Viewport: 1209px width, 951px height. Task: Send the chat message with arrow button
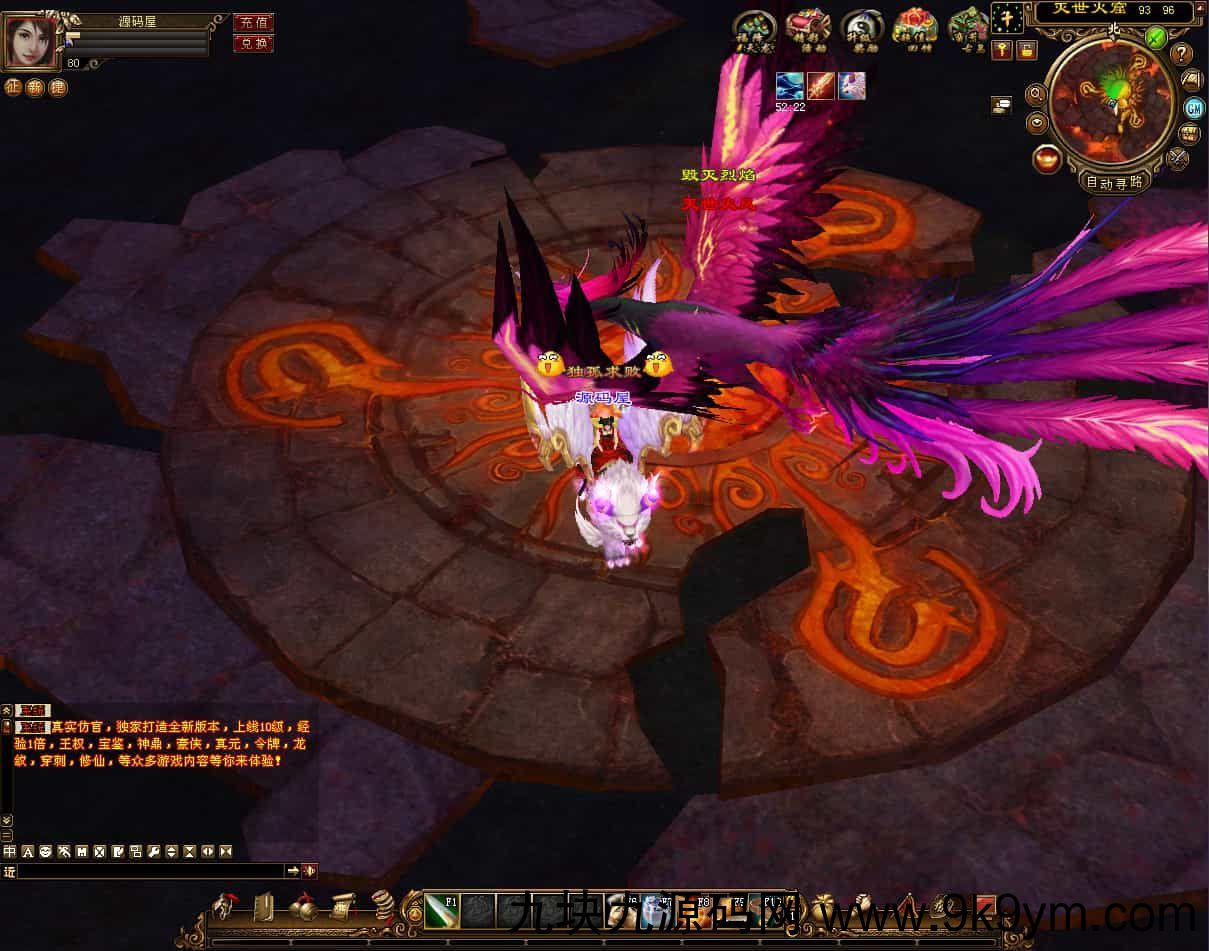coord(293,871)
